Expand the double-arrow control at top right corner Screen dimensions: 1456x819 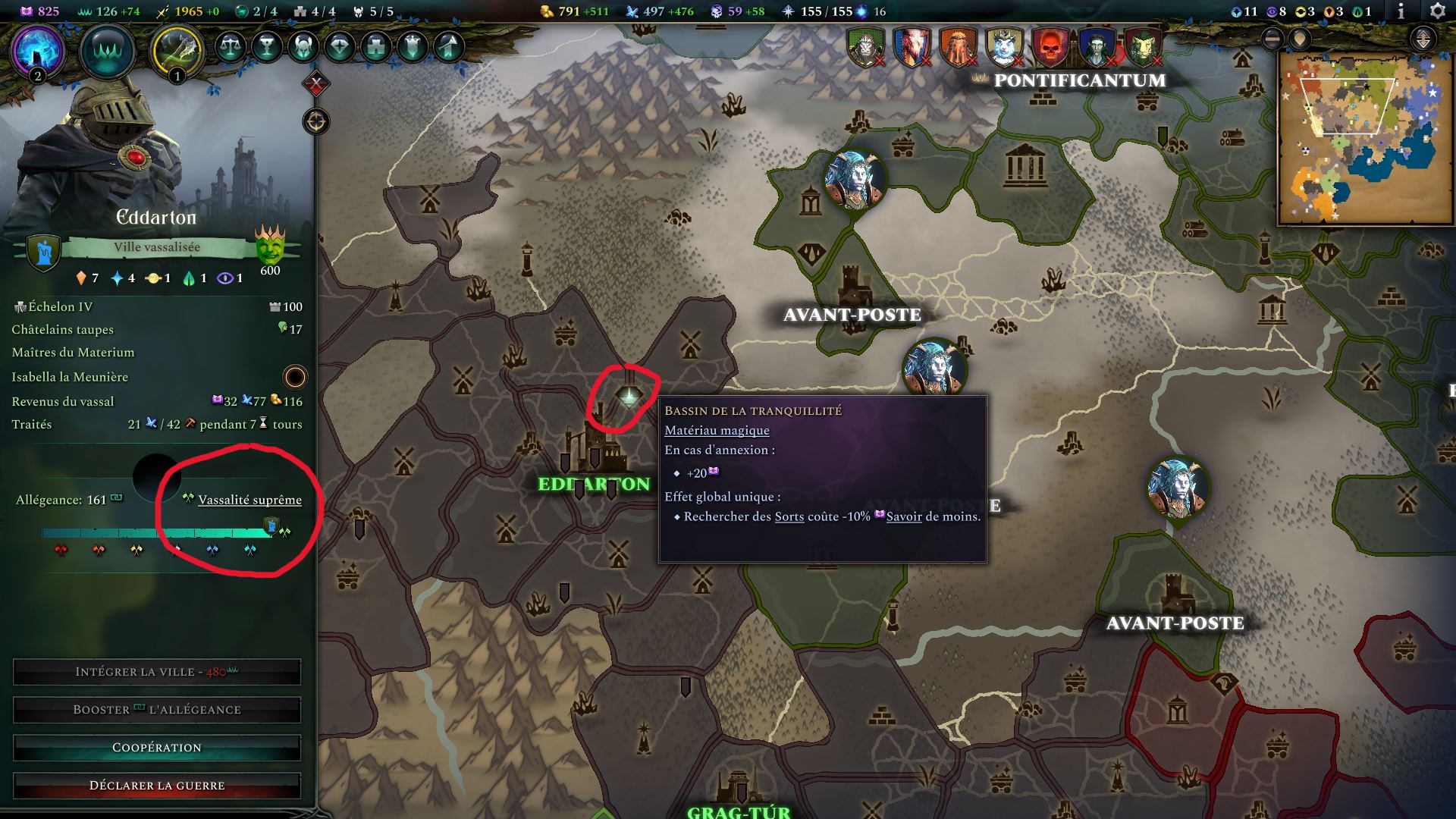[1423, 39]
